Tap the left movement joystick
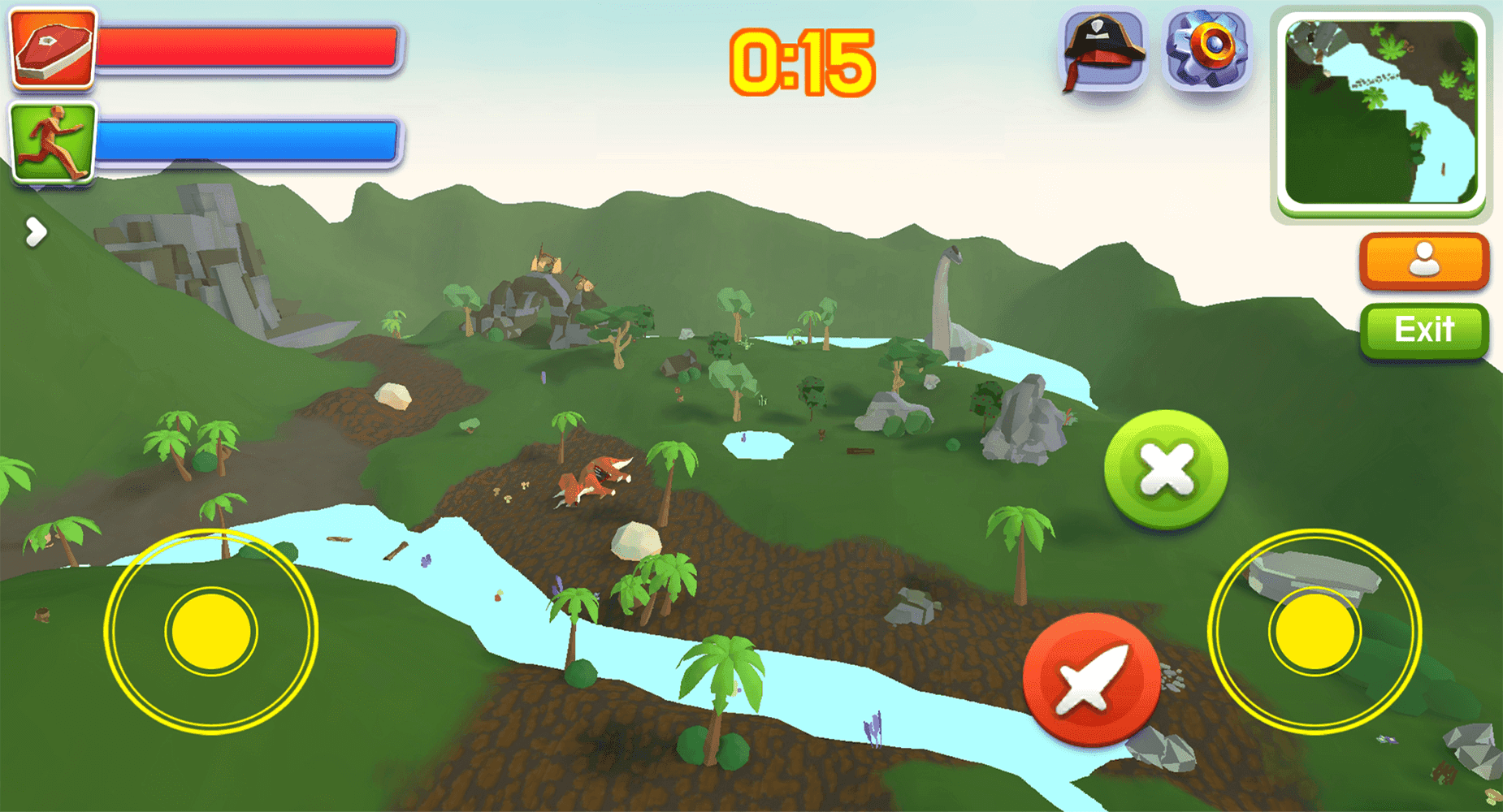 210,632
